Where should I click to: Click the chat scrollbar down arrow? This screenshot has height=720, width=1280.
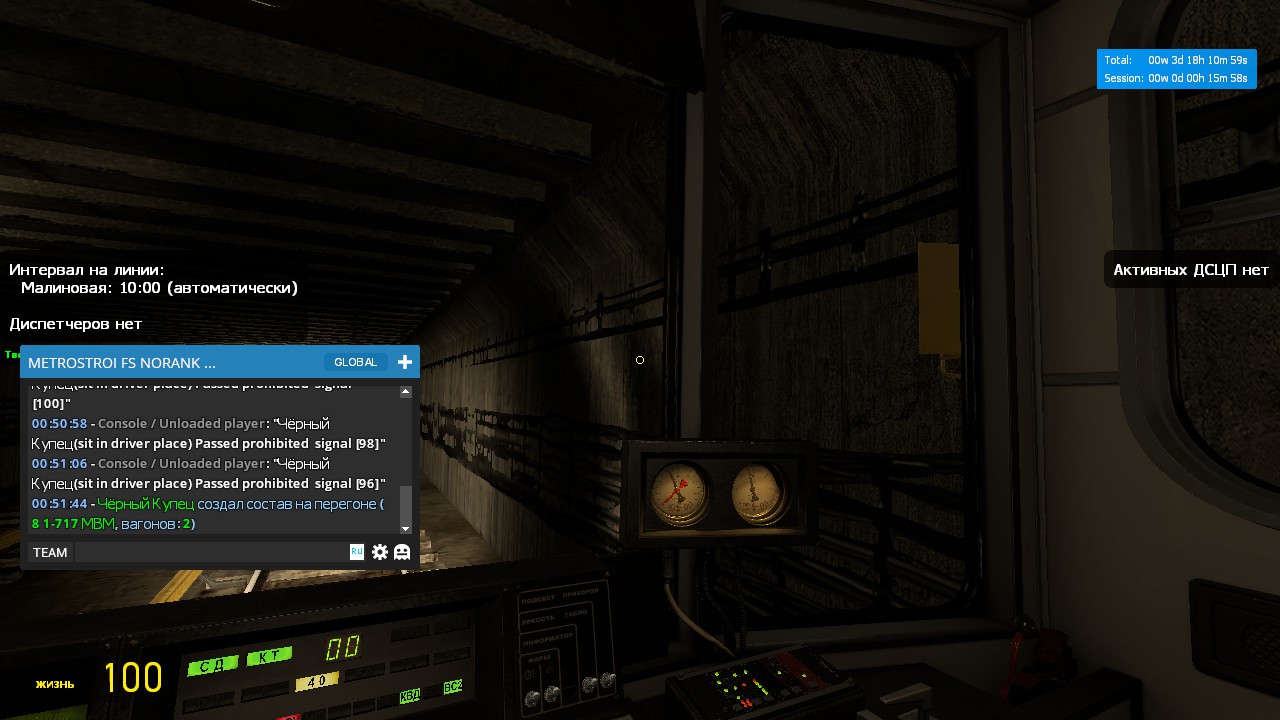(x=406, y=528)
